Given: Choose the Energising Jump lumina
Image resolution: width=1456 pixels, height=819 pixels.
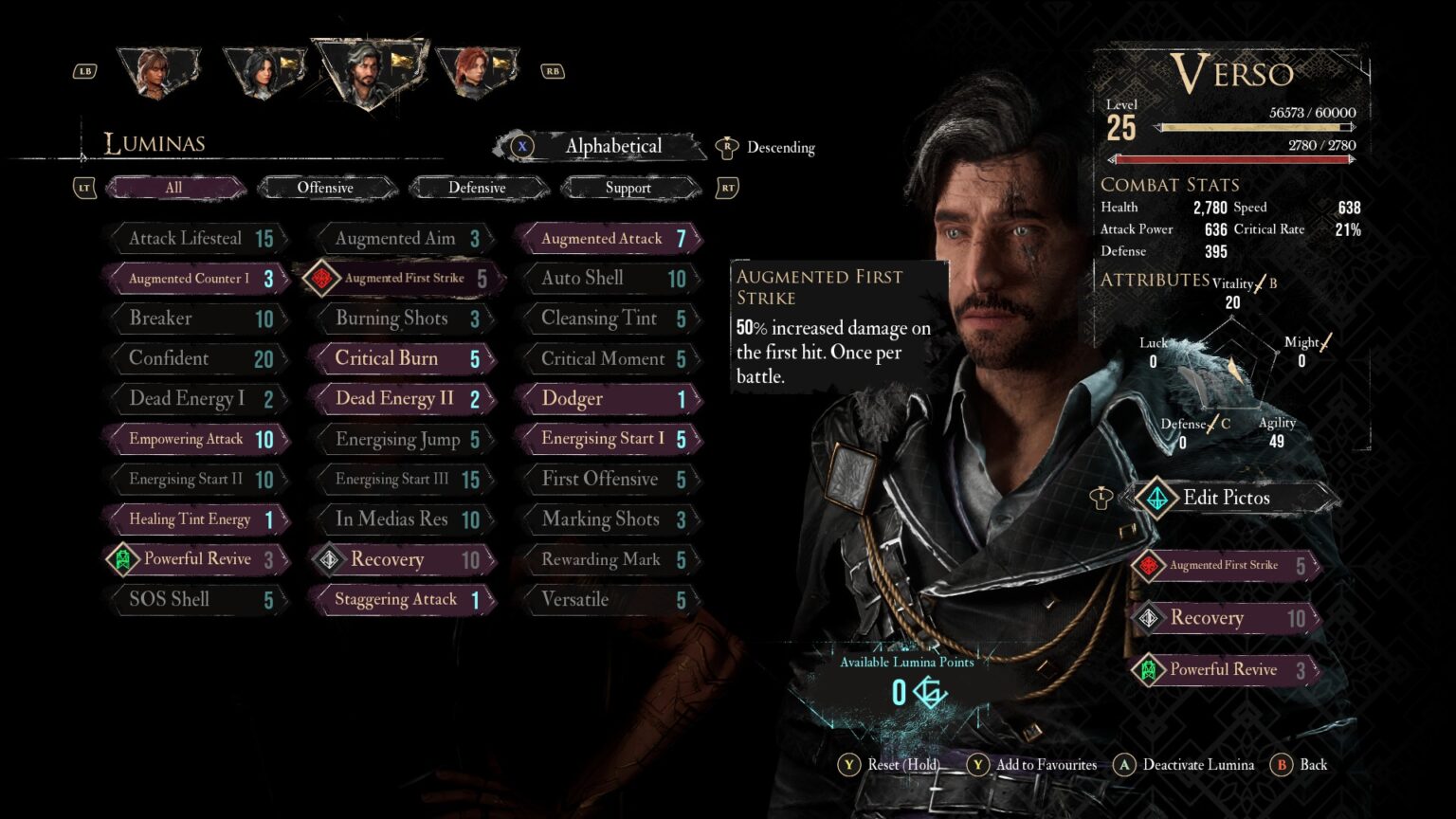Looking at the screenshot, I should (403, 439).
